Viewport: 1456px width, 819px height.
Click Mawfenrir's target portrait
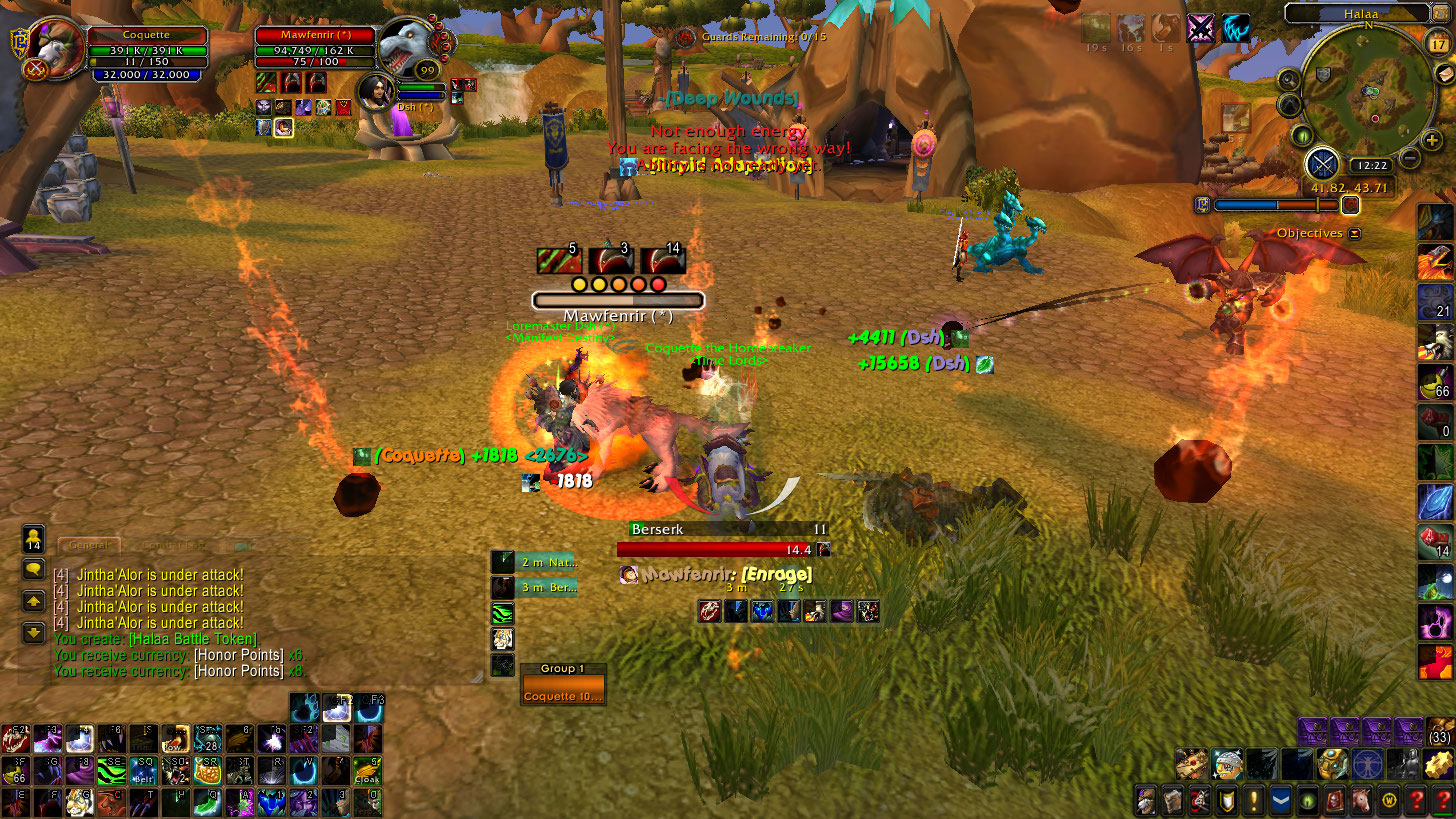[407, 47]
